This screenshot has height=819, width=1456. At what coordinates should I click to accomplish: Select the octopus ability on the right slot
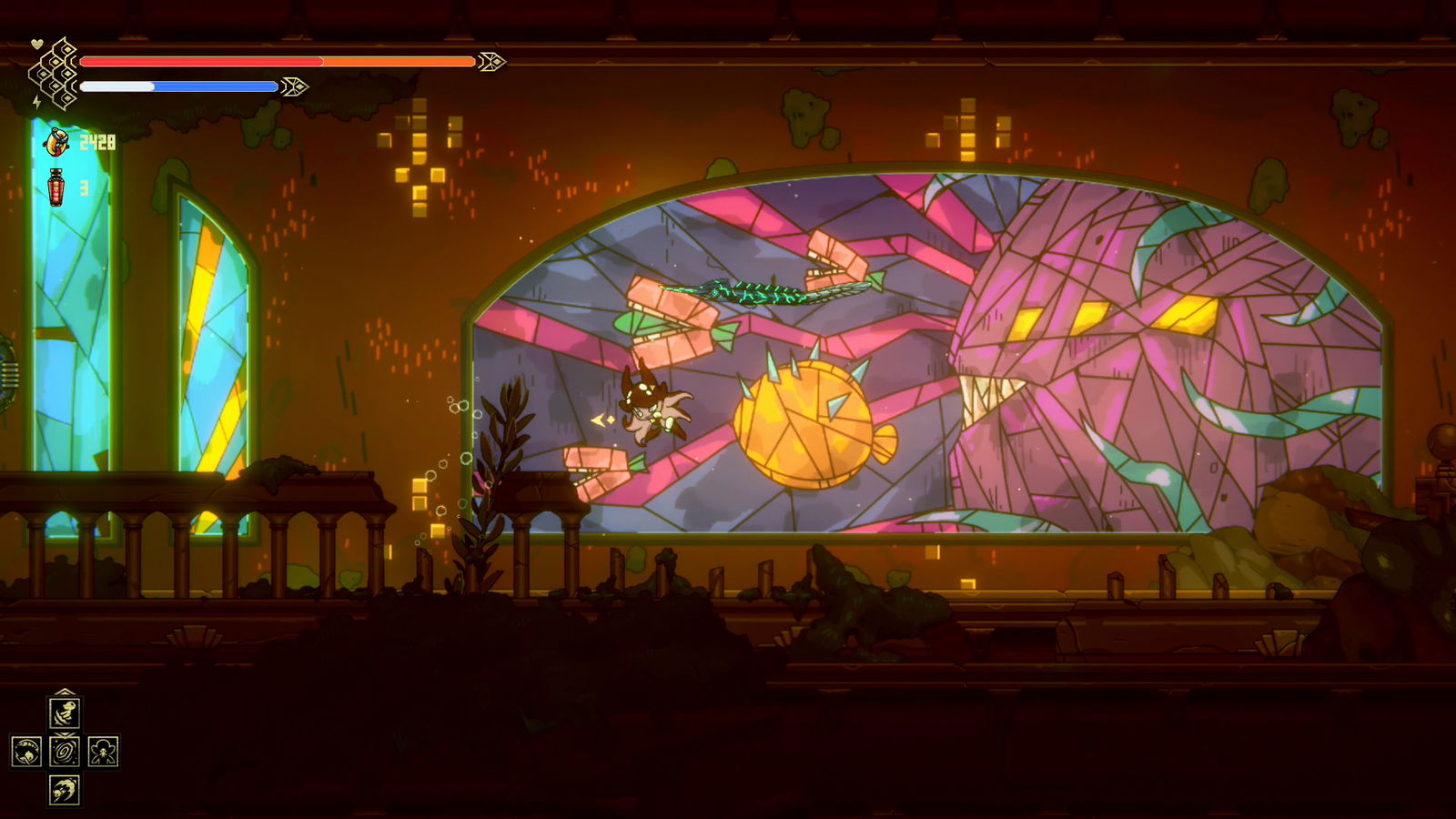104,751
